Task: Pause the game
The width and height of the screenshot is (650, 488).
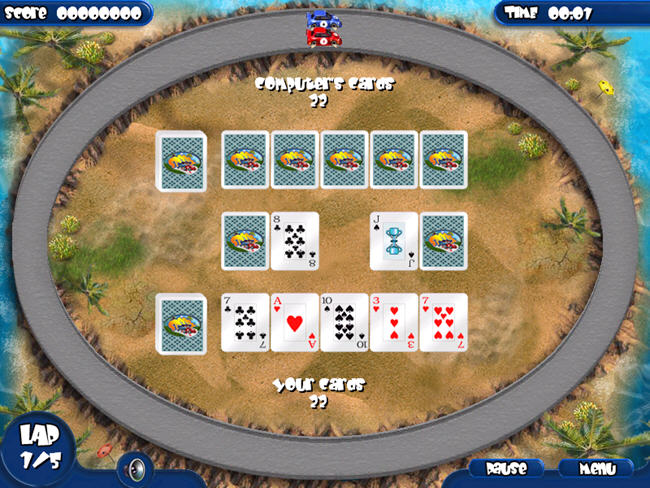Action: click(x=506, y=468)
